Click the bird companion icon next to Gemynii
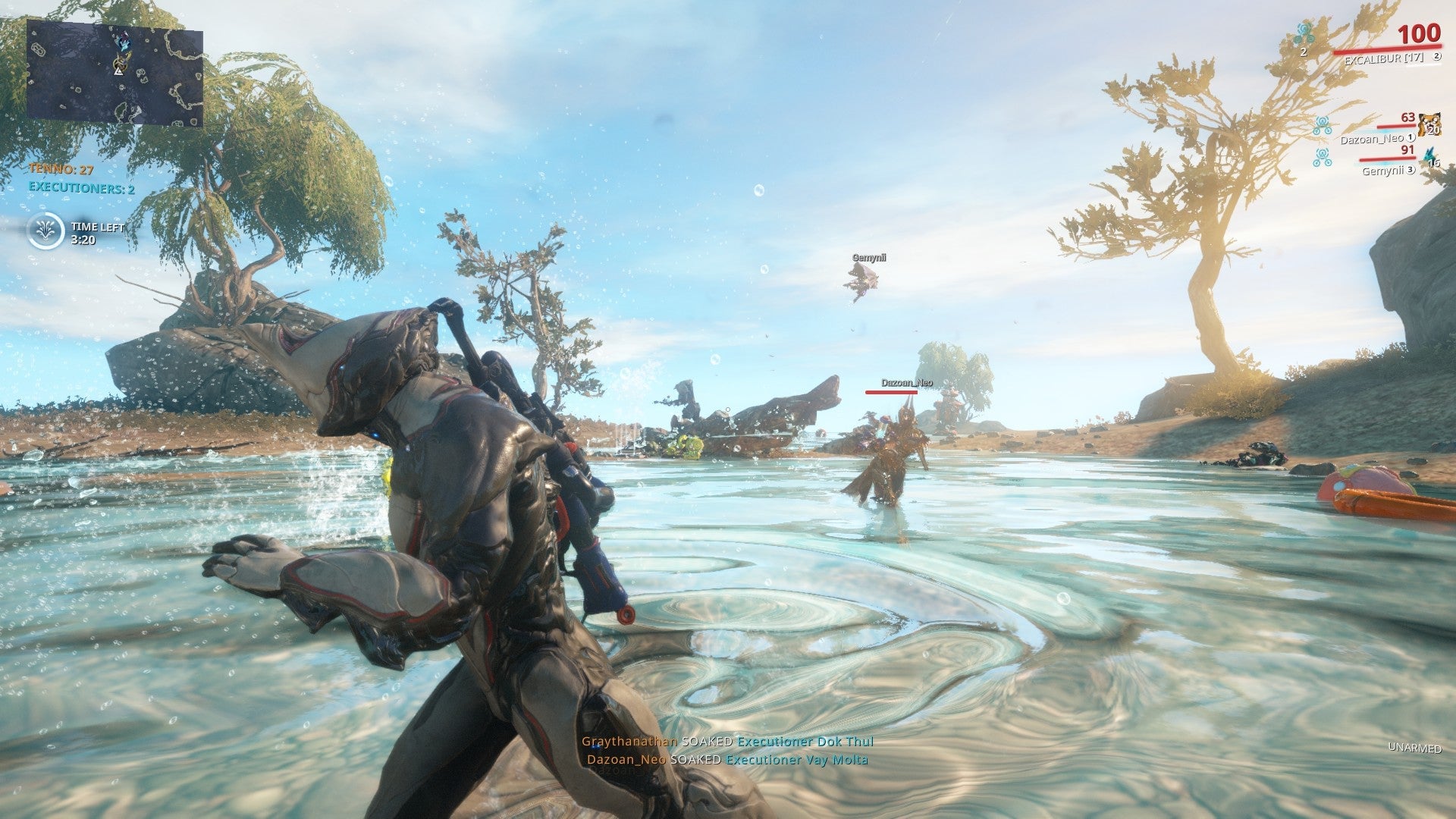1456x819 pixels. 1429,155
